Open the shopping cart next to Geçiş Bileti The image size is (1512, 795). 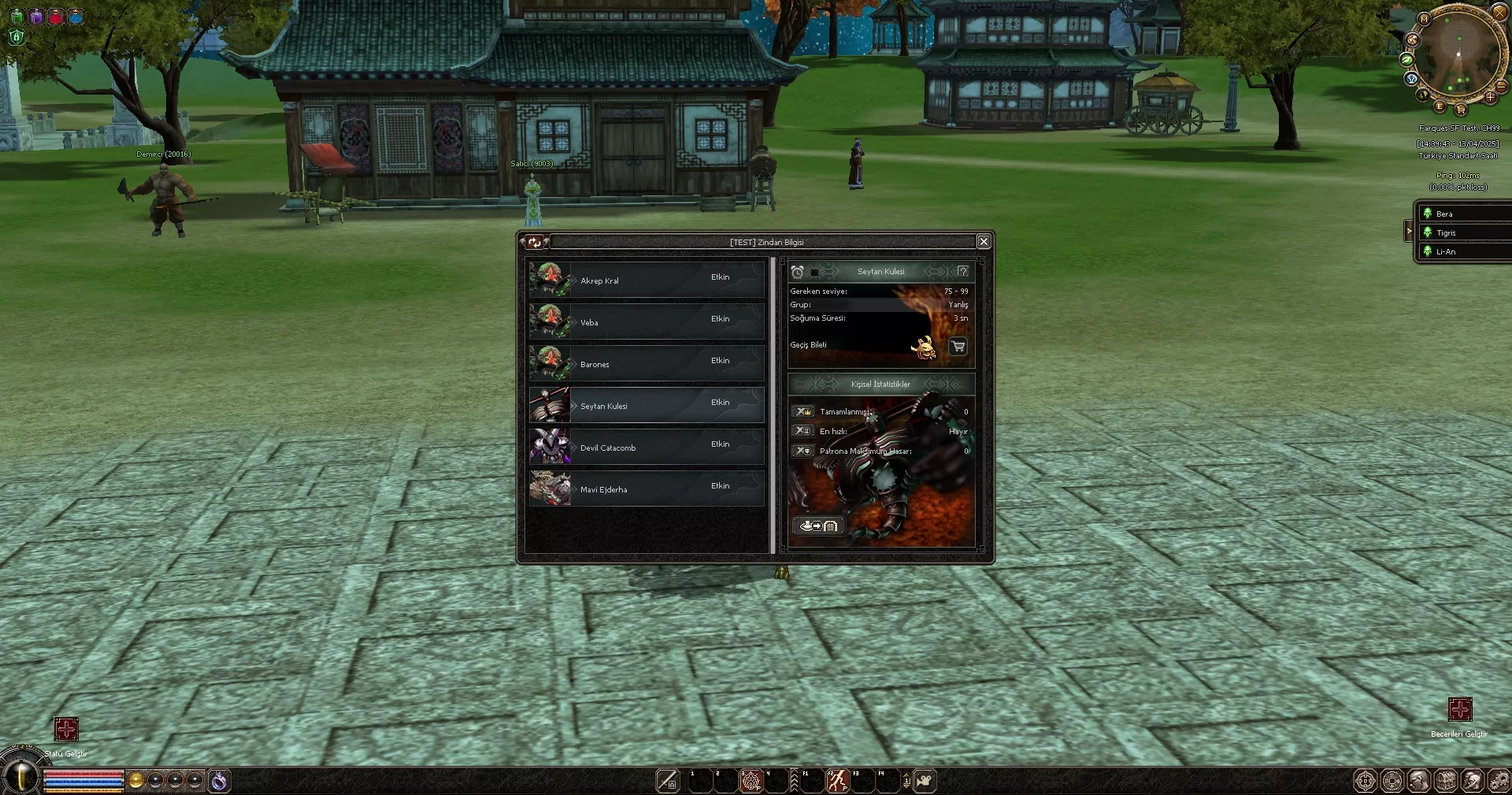click(958, 347)
